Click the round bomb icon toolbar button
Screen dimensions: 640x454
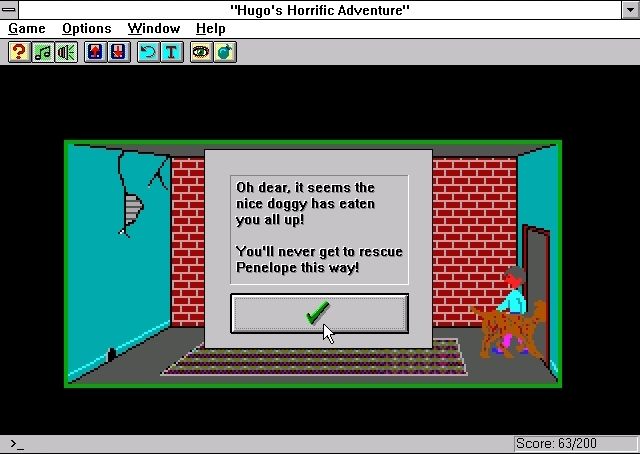point(225,52)
